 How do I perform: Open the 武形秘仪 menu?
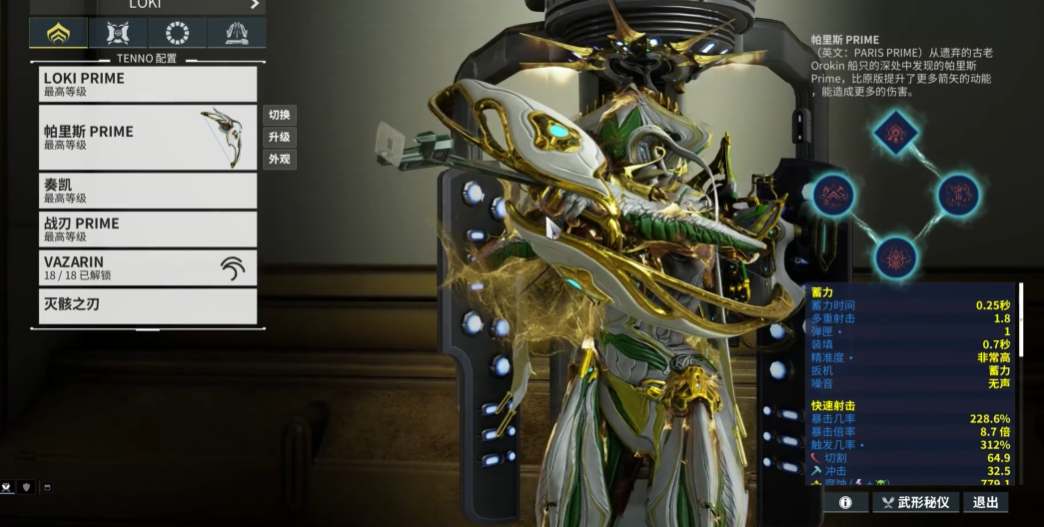(x=914, y=502)
